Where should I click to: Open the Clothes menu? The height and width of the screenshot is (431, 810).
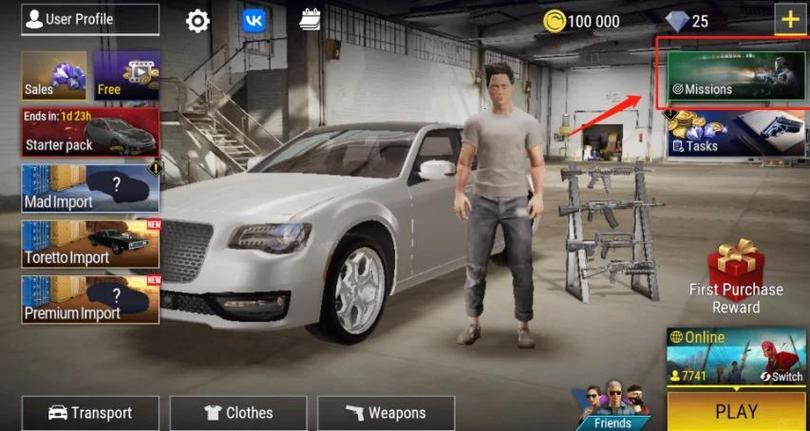[x=238, y=412]
